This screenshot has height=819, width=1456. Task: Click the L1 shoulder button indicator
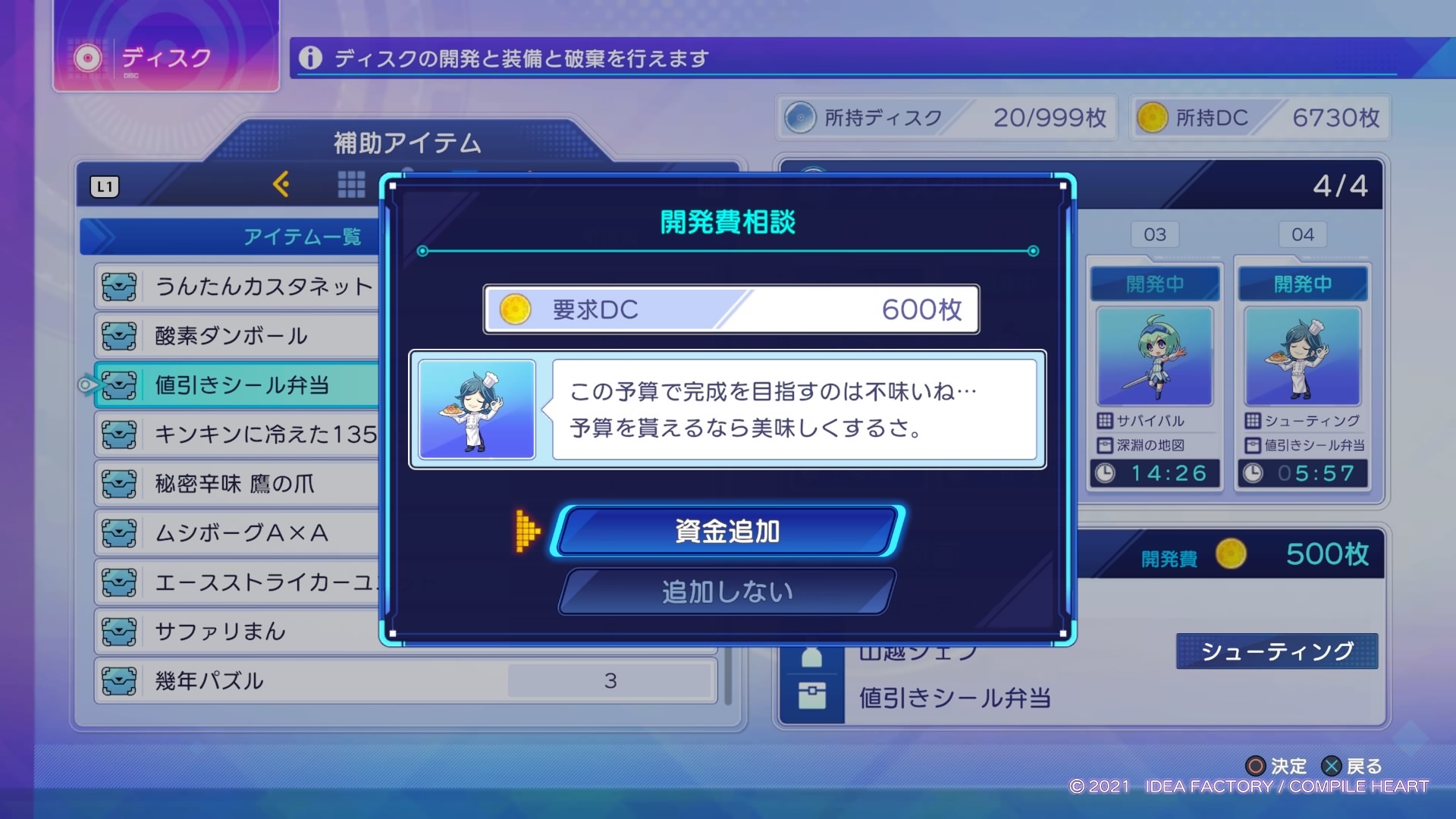pyautogui.click(x=105, y=187)
